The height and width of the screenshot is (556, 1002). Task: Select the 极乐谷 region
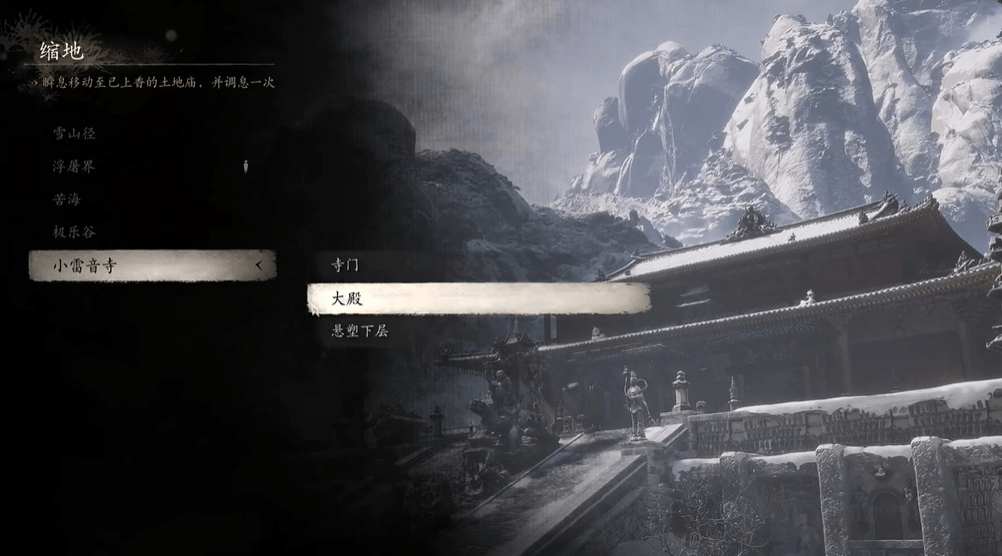pos(75,232)
